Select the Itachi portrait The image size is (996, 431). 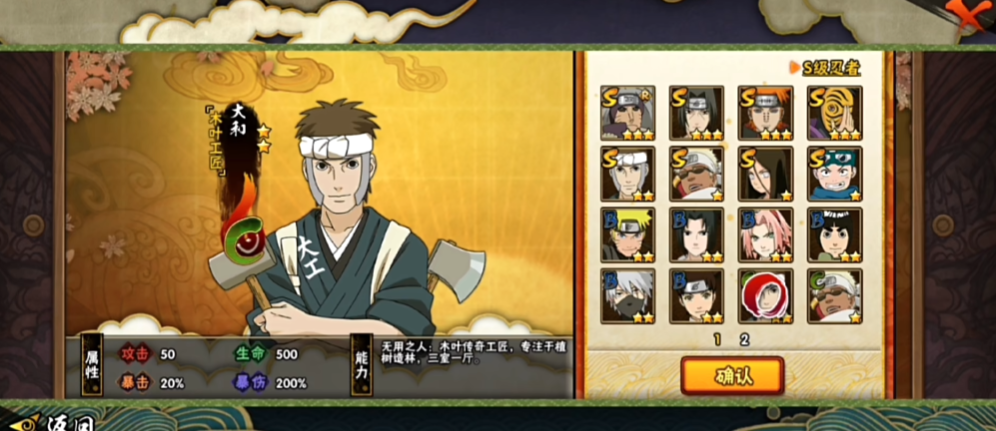696,113
